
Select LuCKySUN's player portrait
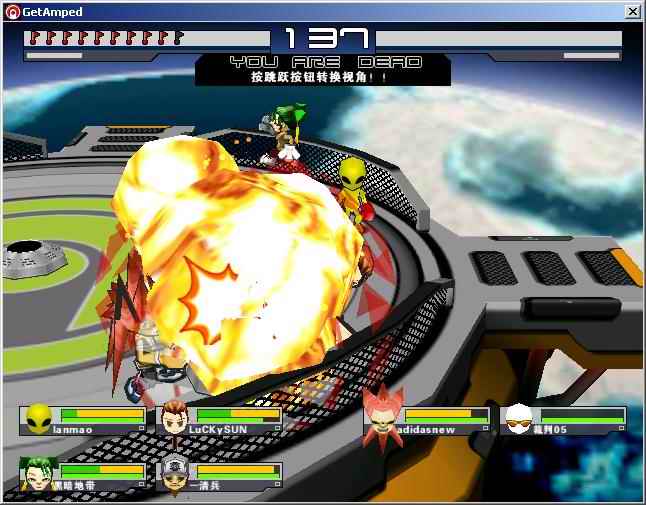pos(175,418)
